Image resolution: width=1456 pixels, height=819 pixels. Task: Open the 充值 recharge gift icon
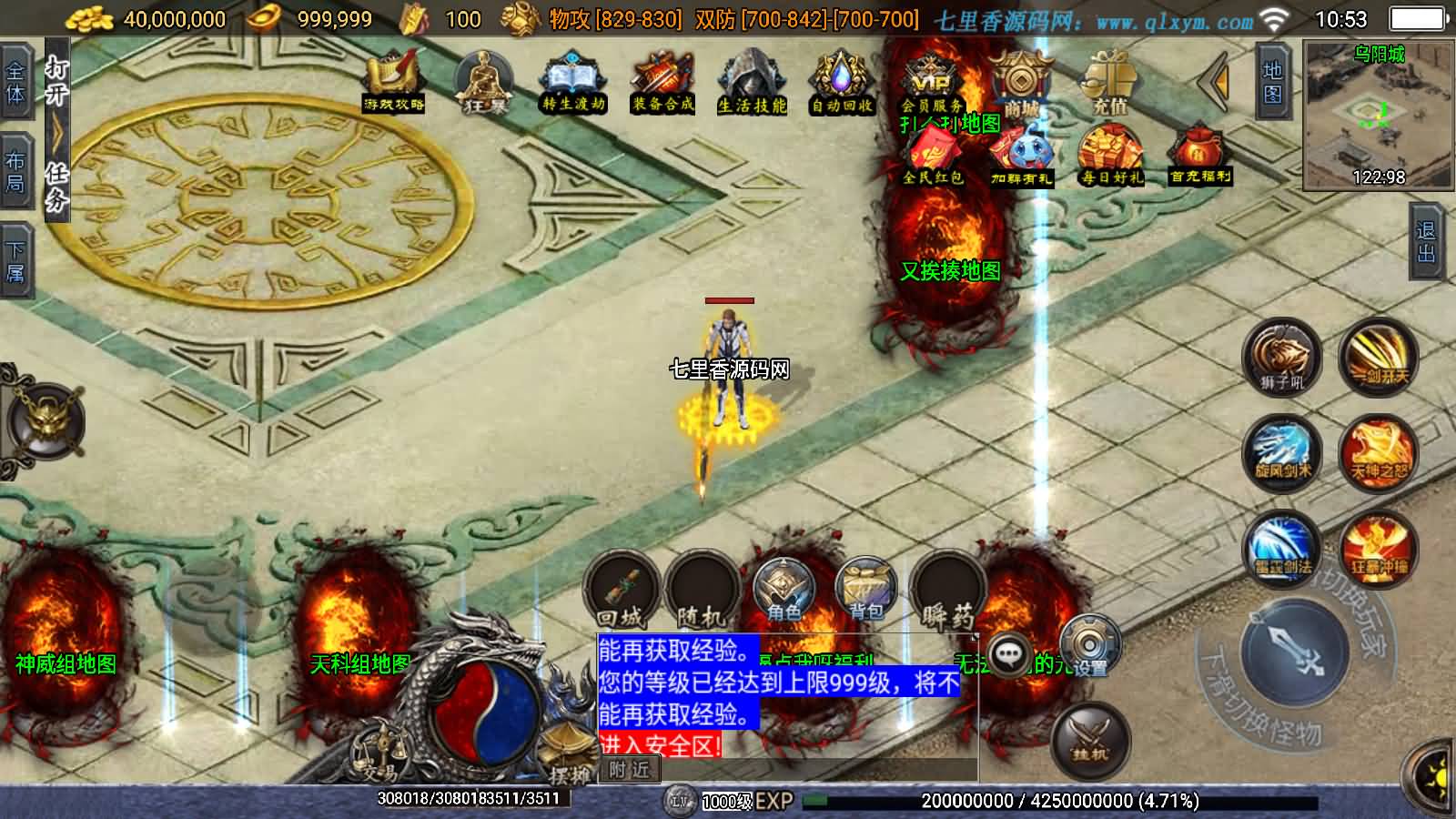pos(1110,82)
